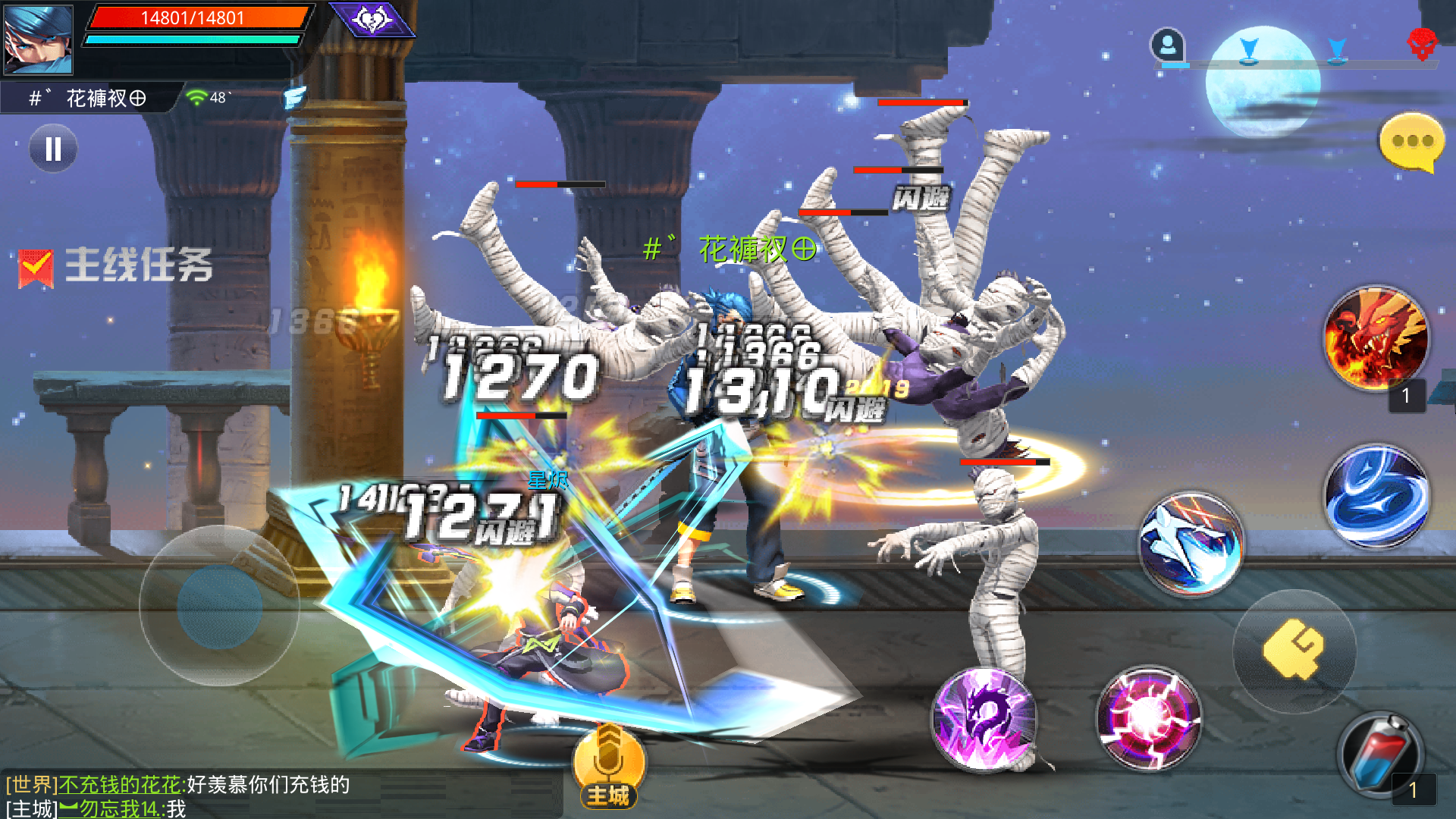Hit the yellow fist attack button
Screen dimensions: 1456x819
[1294, 651]
